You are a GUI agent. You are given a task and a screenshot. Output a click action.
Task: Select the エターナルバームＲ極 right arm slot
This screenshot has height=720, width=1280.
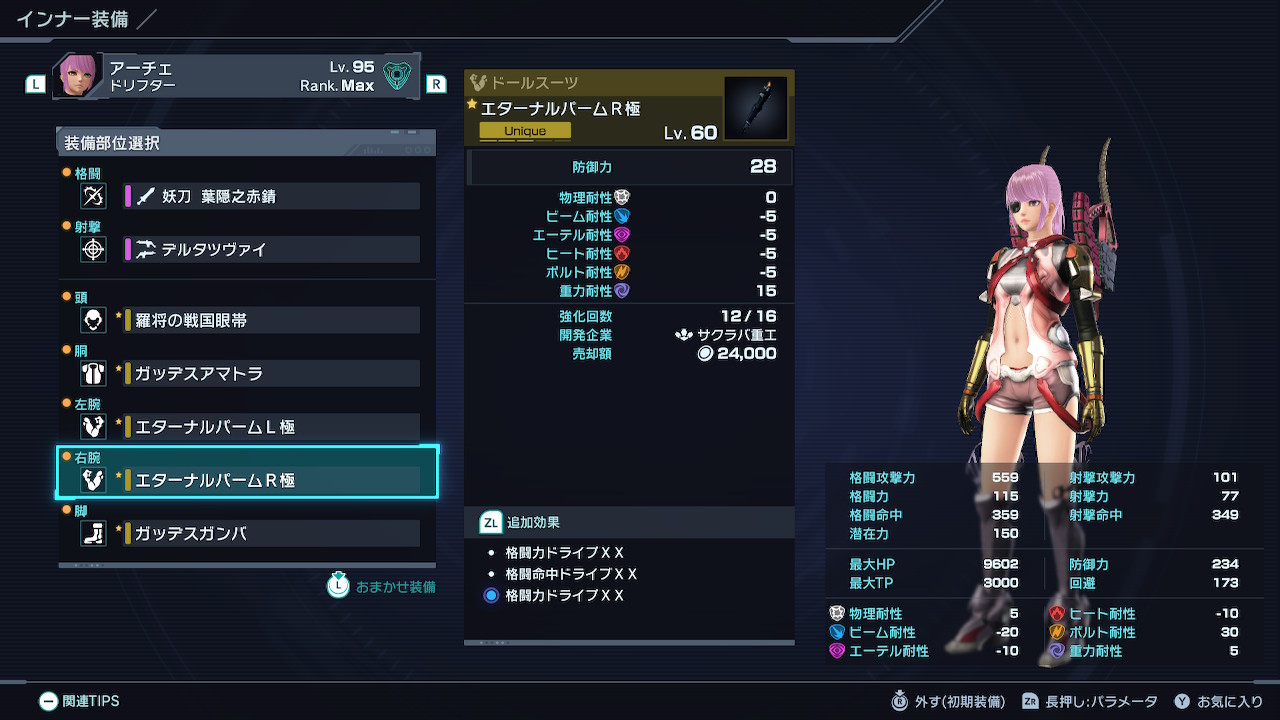270,480
